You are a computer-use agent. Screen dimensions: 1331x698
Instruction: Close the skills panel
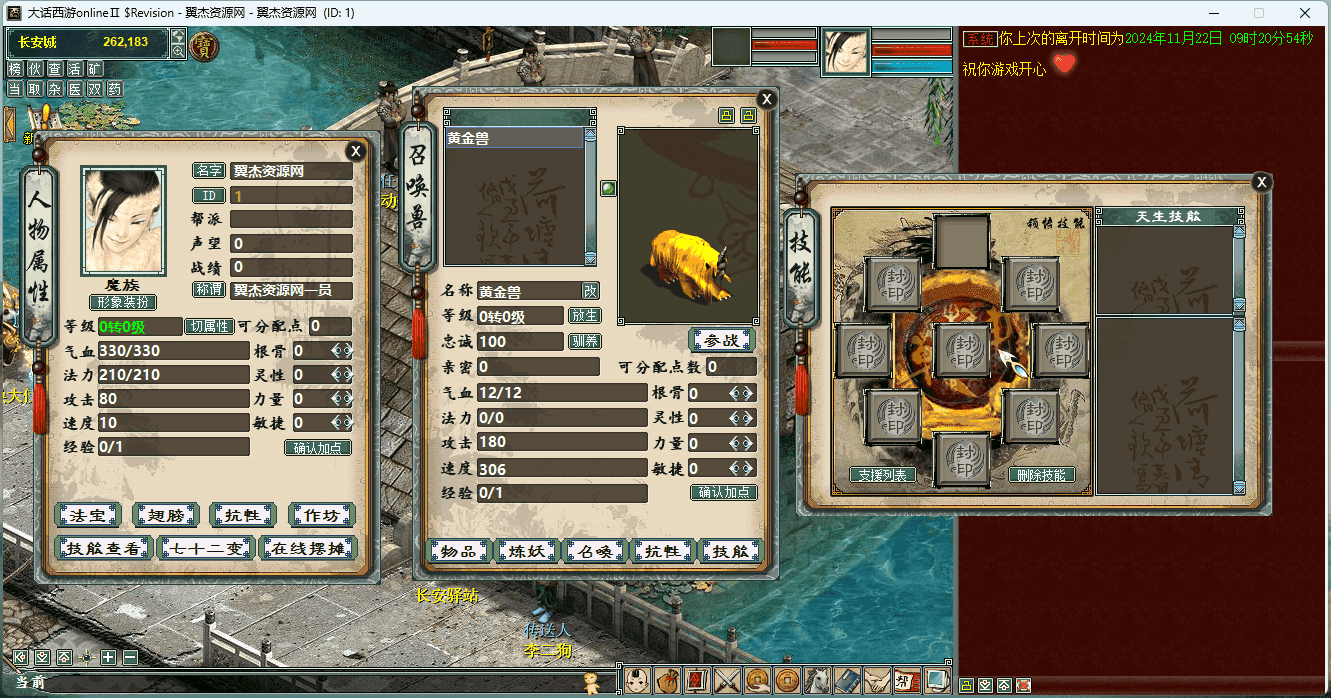1262,182
